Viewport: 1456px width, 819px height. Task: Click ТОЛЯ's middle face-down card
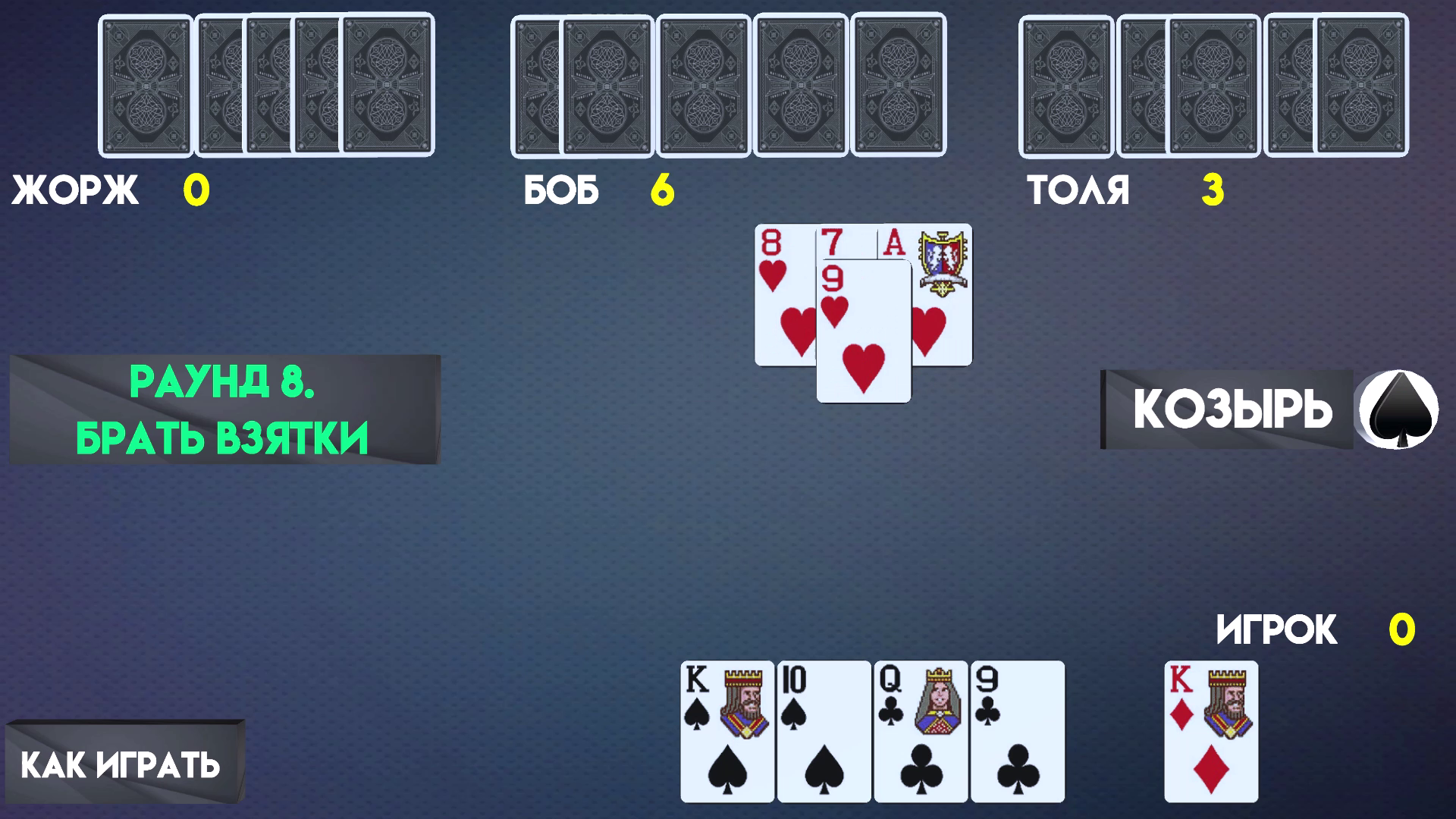coord(1213,83)
